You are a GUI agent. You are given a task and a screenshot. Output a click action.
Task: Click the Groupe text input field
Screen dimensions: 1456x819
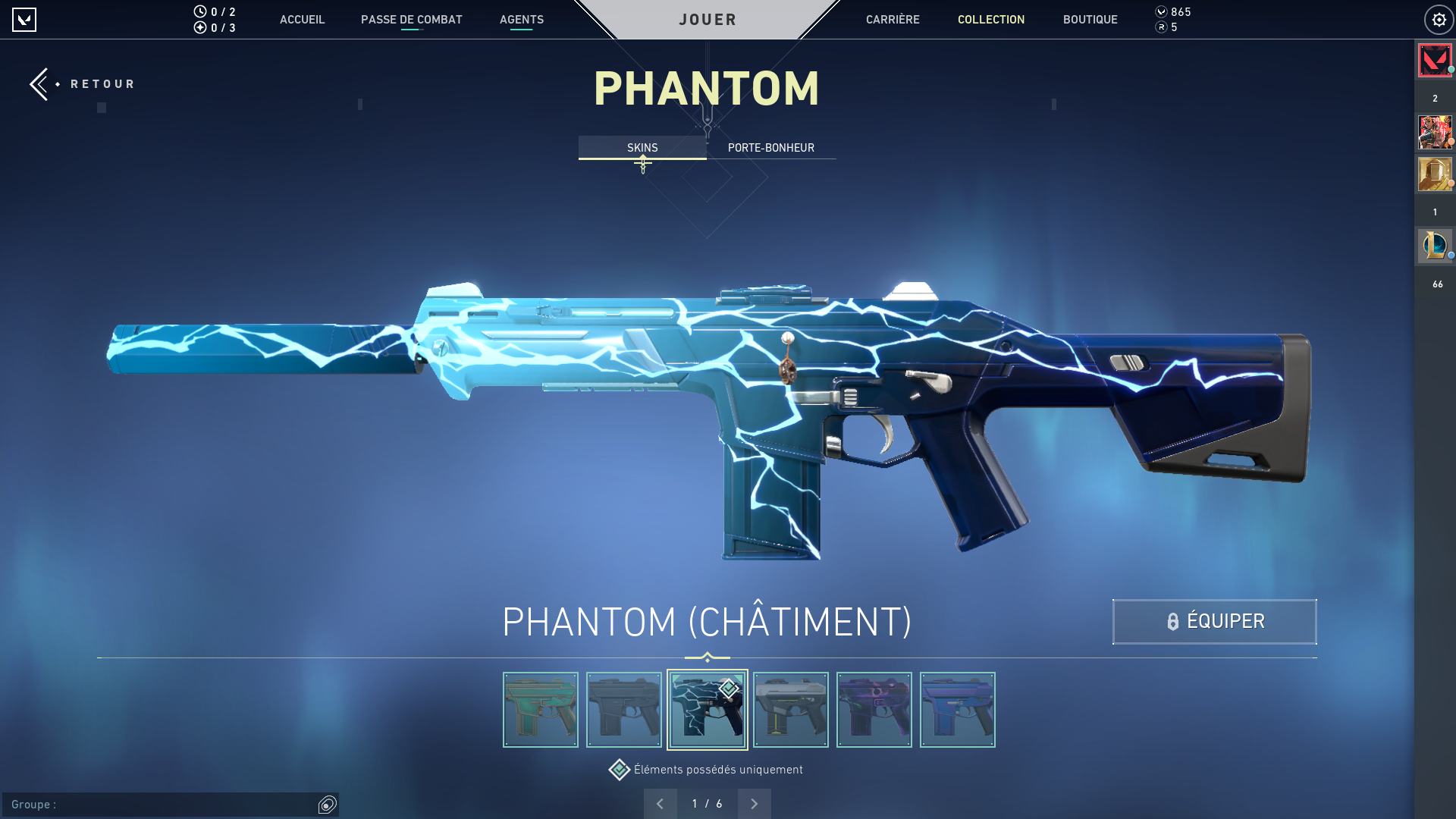coord(152,805)
